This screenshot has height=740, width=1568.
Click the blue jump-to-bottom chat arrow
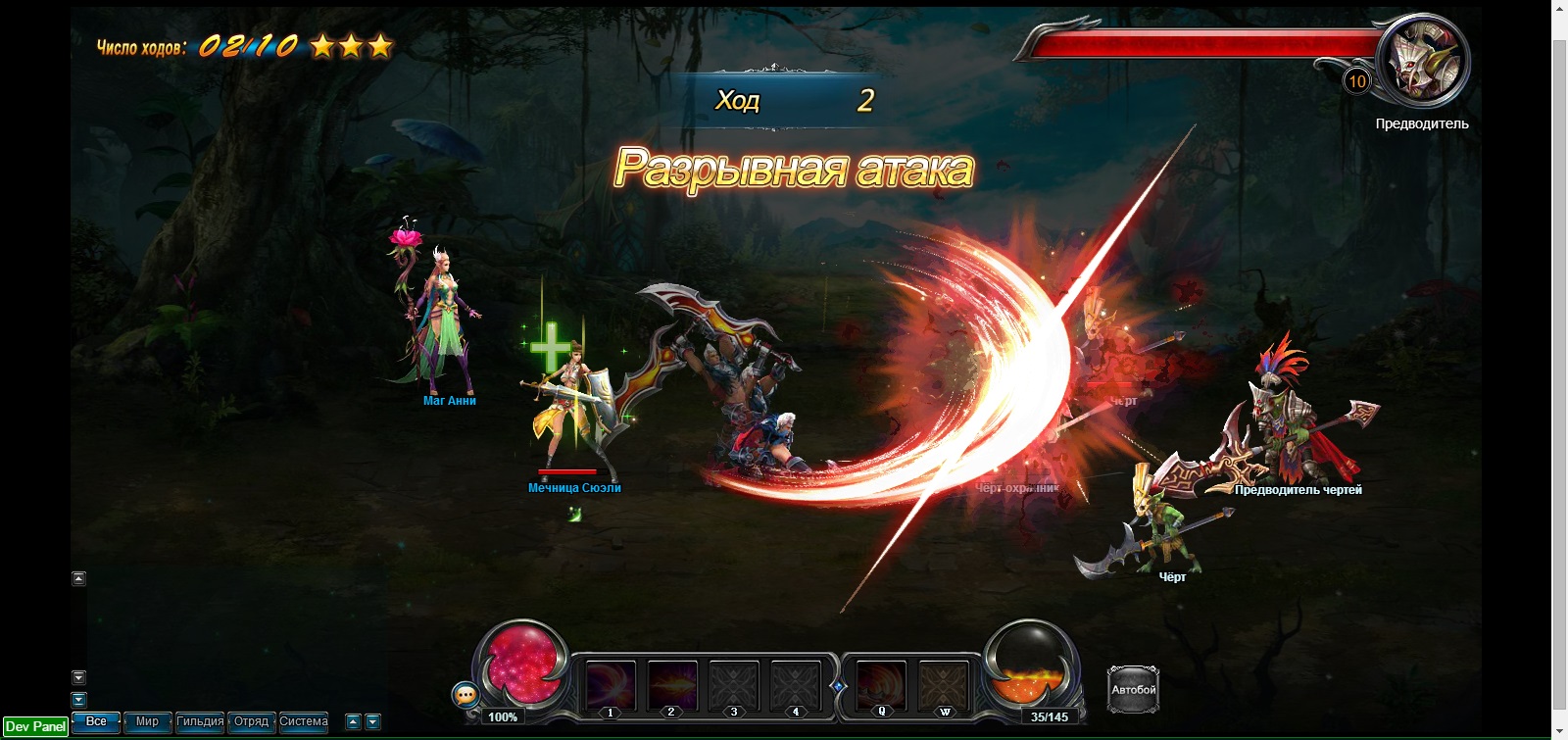[79, 699]
